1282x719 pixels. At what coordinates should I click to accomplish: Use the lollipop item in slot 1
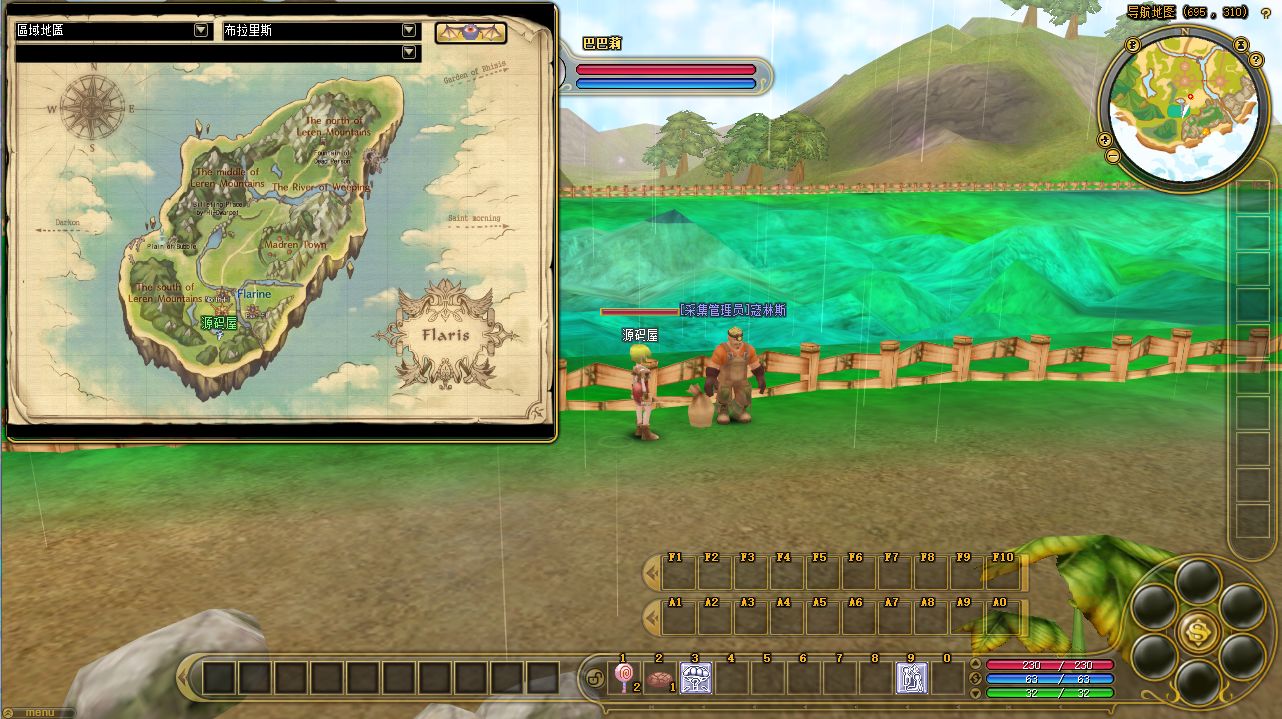[x=624, y=678]
